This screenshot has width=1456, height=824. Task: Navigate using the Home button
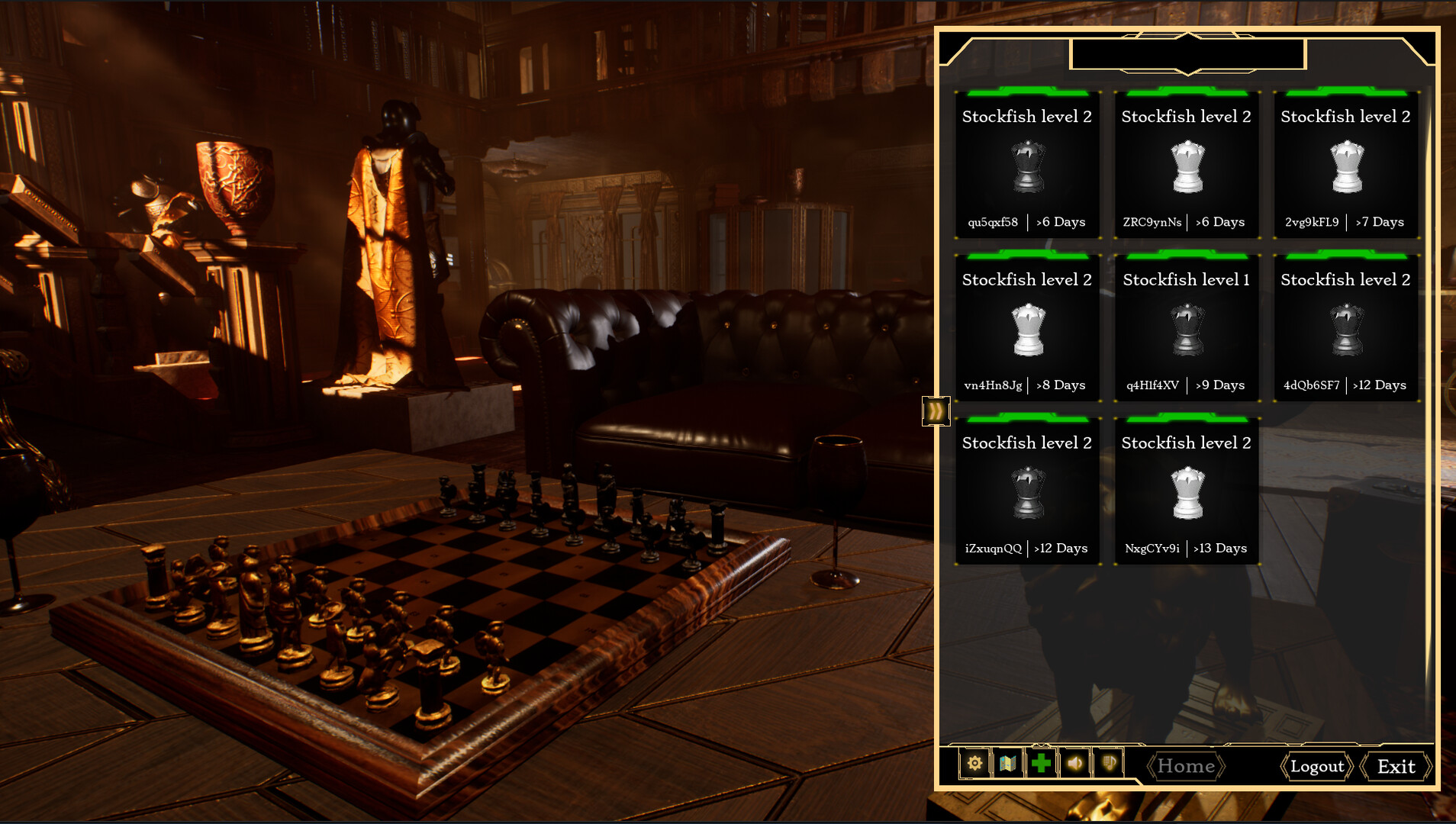tap(1186, 766)
